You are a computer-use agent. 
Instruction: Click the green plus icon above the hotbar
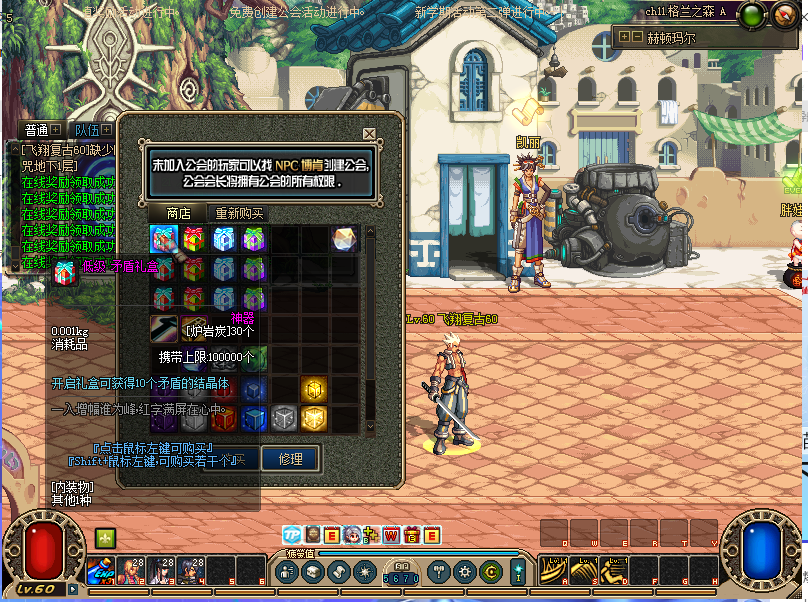click(x=105, y=537)
